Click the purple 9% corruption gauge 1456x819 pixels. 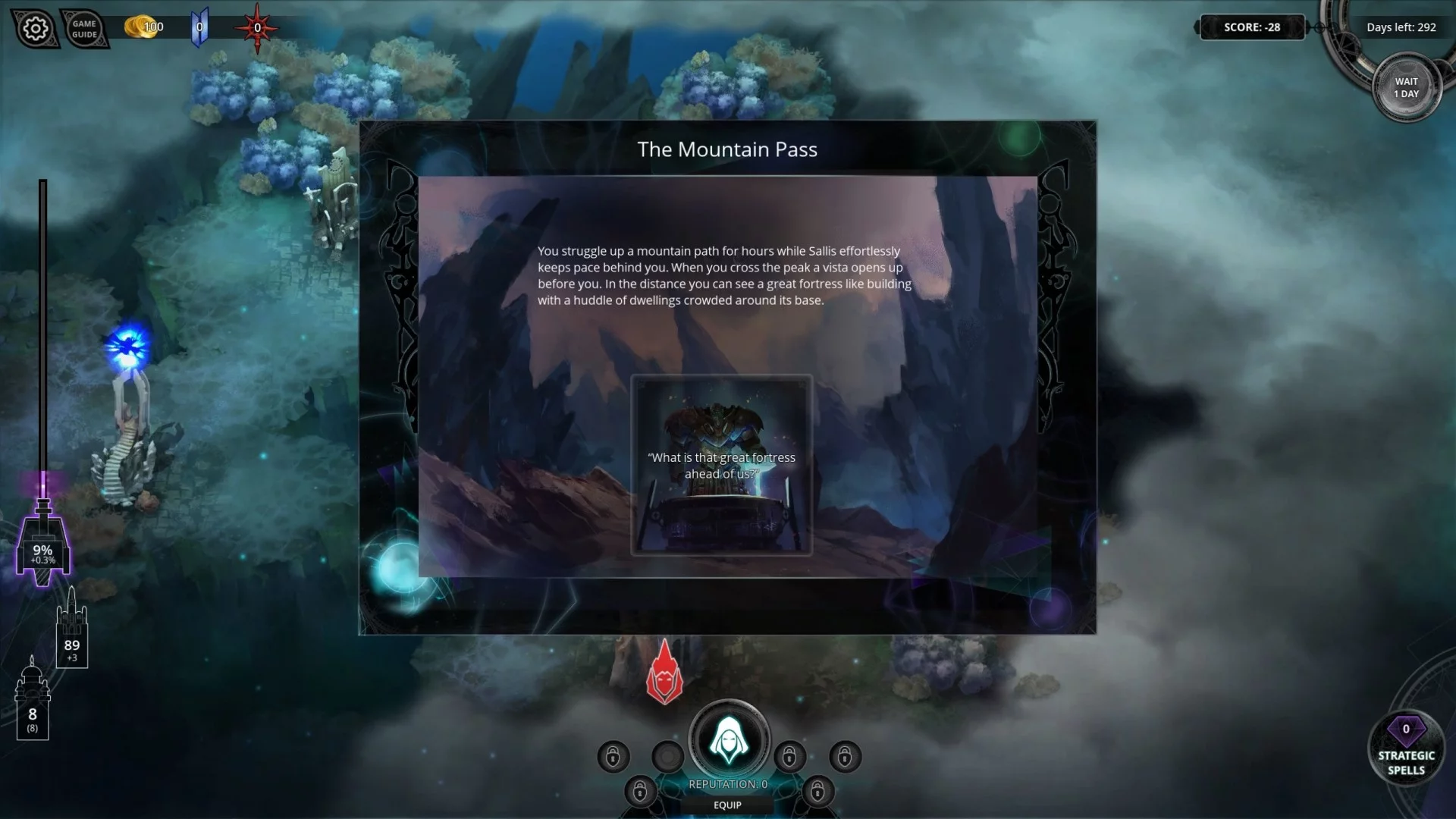click(43, 546)
